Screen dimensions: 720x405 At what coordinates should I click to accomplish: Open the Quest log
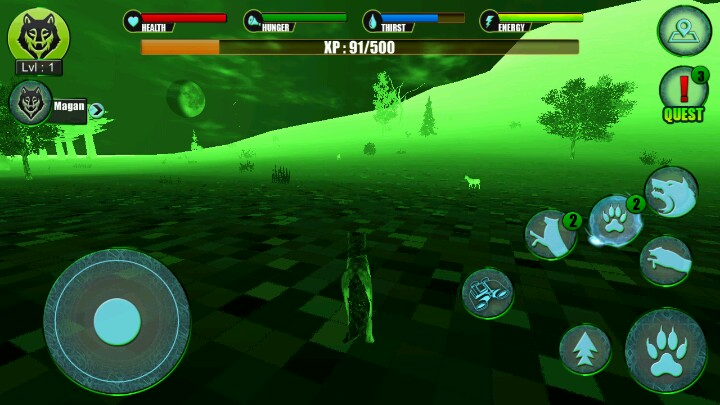pyautogui.click(x=684, y=93)
